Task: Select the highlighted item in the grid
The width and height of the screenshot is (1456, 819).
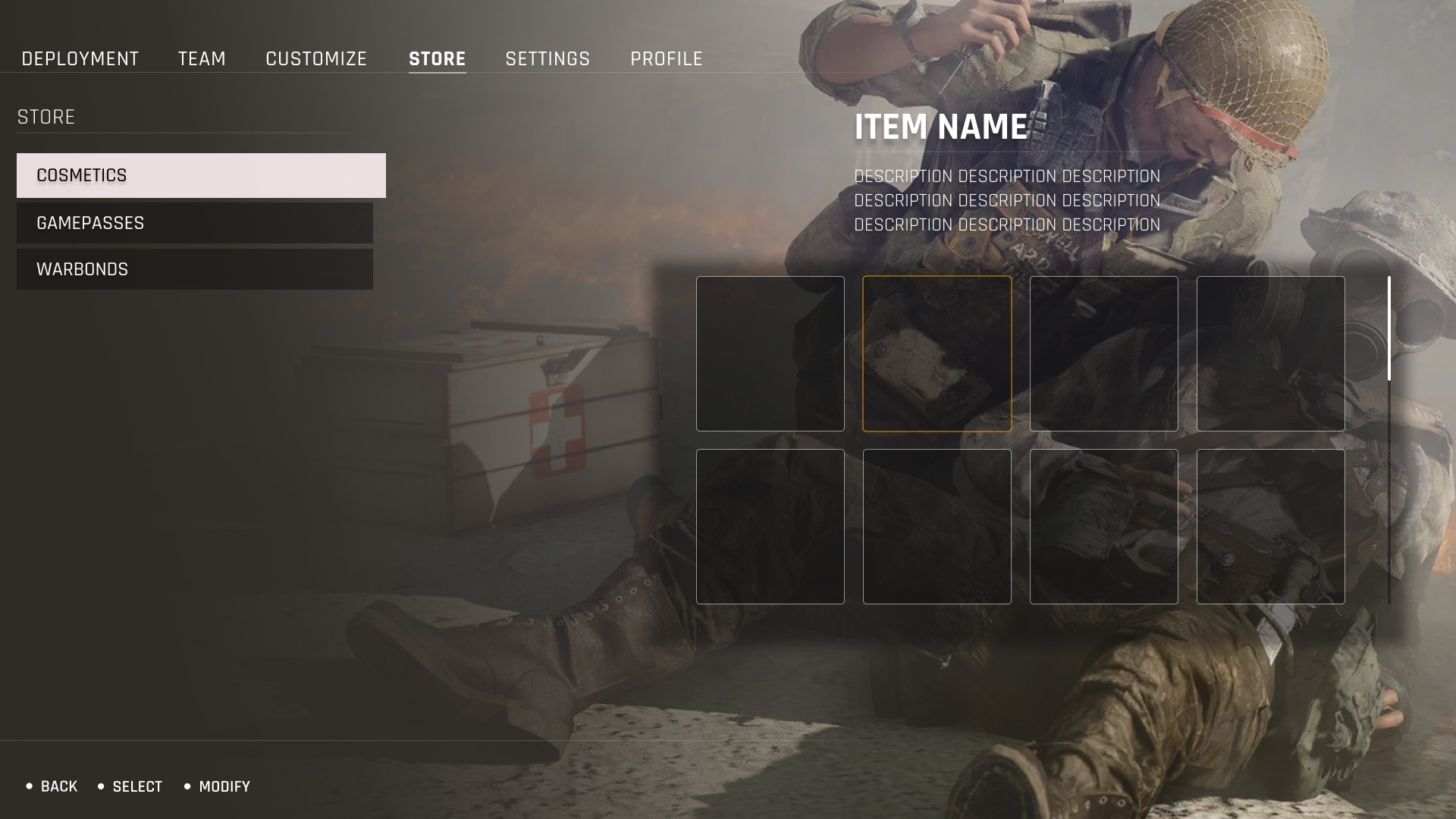Action: pyautogui.click(x=938, y=354)
